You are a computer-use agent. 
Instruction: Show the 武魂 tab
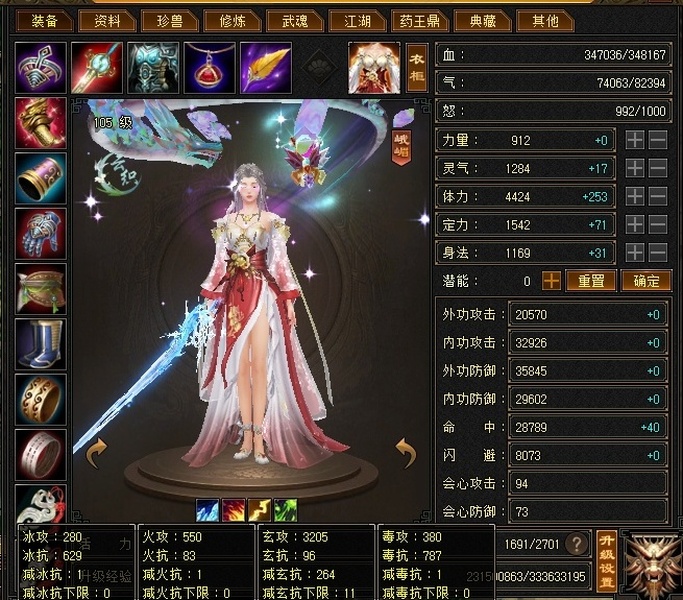pyautogui.click(x=297, y=20)
